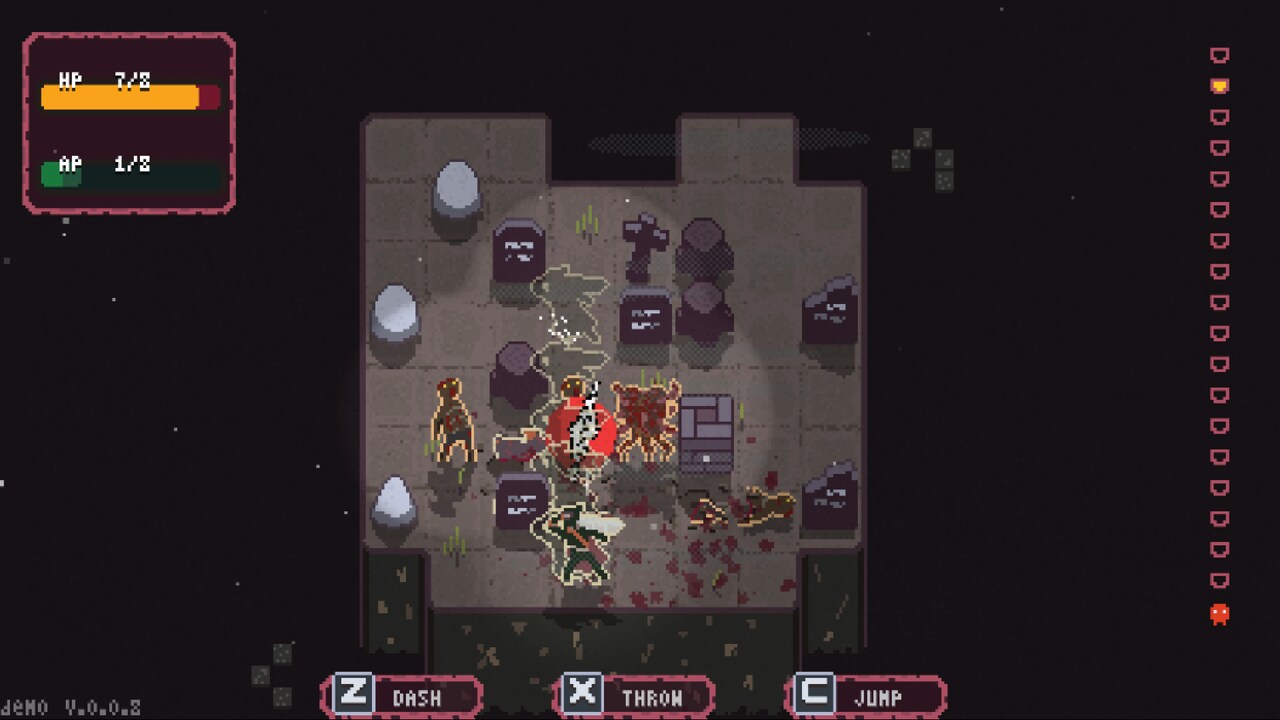
Task: Click the red monster icon at sidebar bottom
Action: tap(1218, 612)
